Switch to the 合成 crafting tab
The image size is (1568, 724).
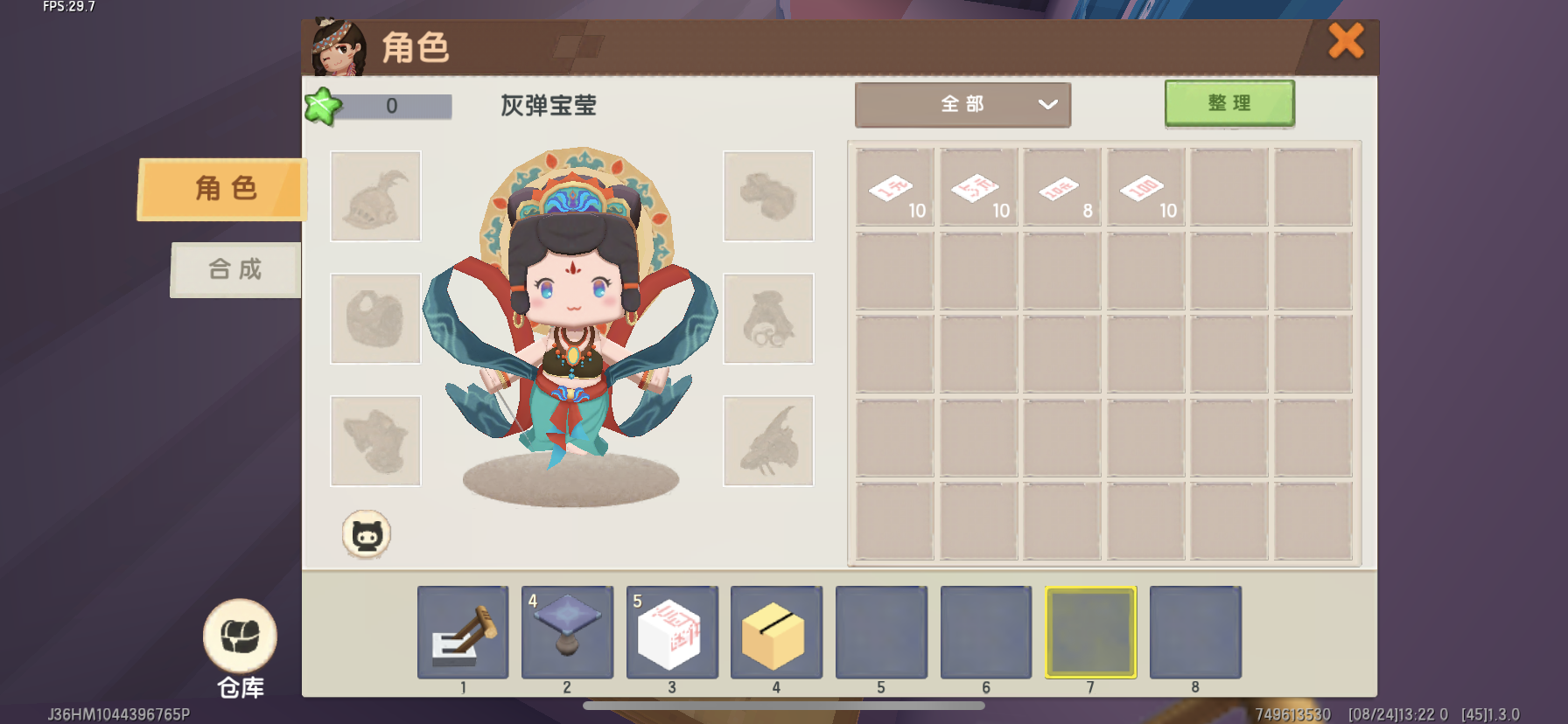(x=235, y=269)
